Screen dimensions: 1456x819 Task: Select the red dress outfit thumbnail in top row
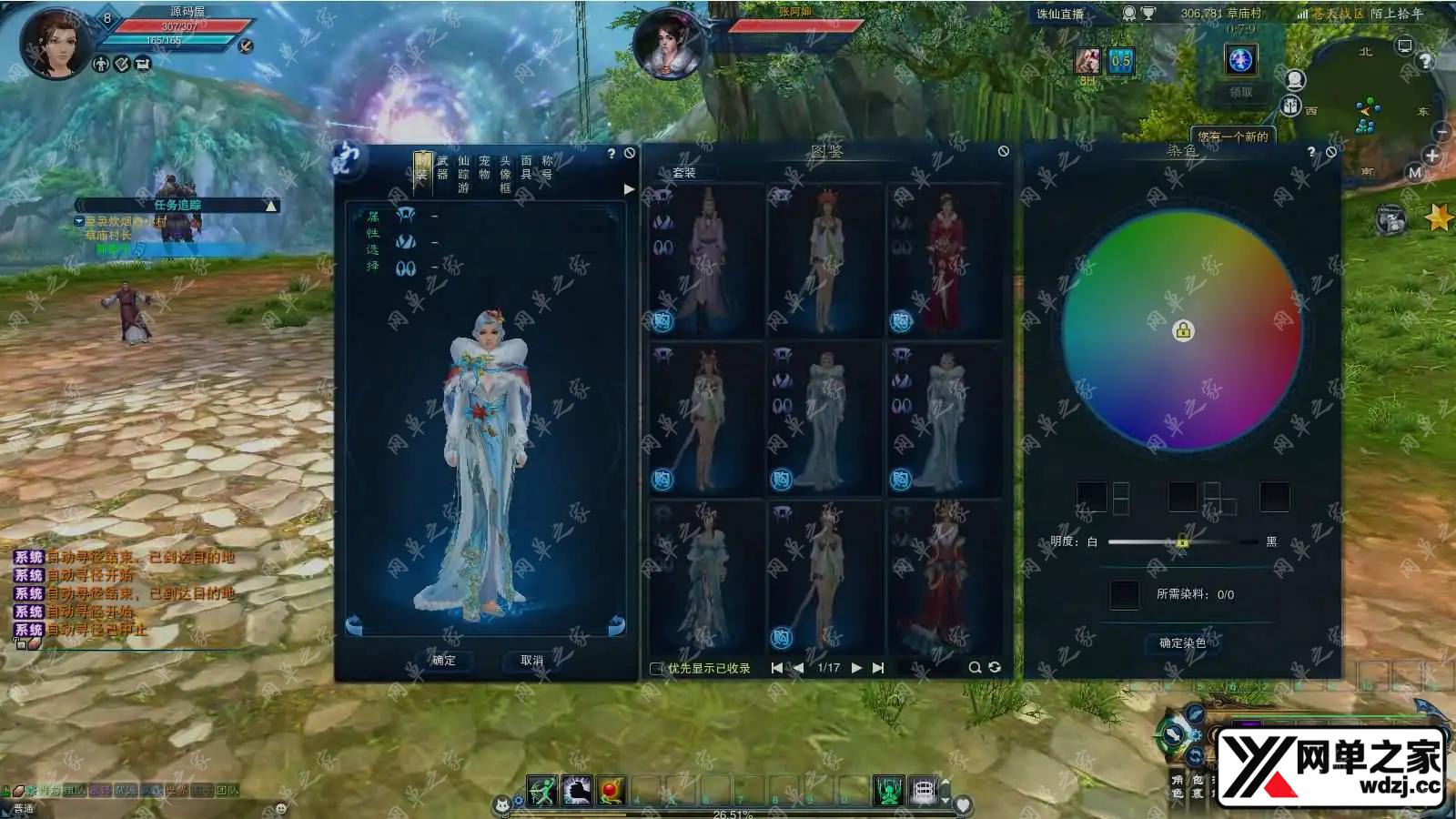point(944,261)
